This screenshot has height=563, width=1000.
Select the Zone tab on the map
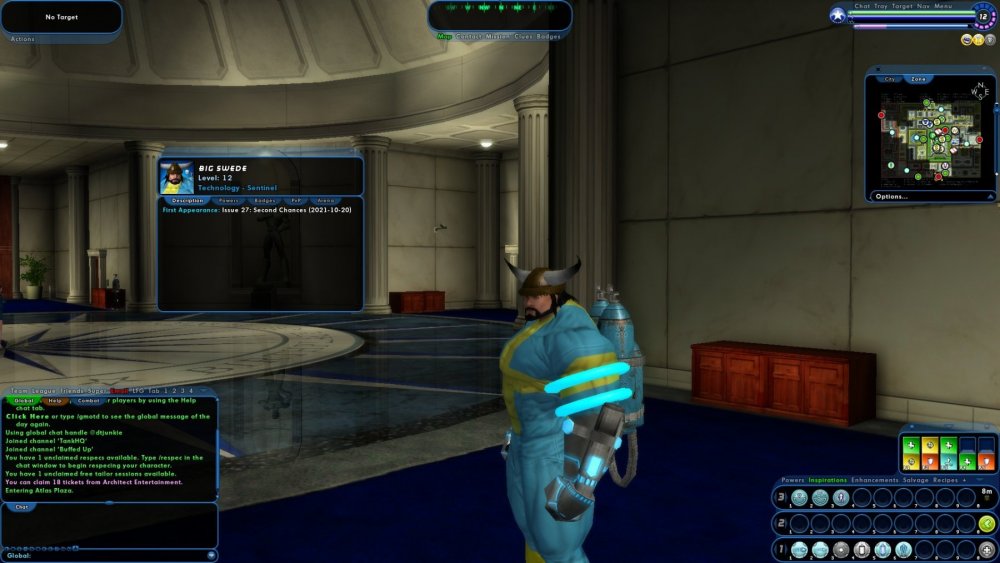pos(918,78)
